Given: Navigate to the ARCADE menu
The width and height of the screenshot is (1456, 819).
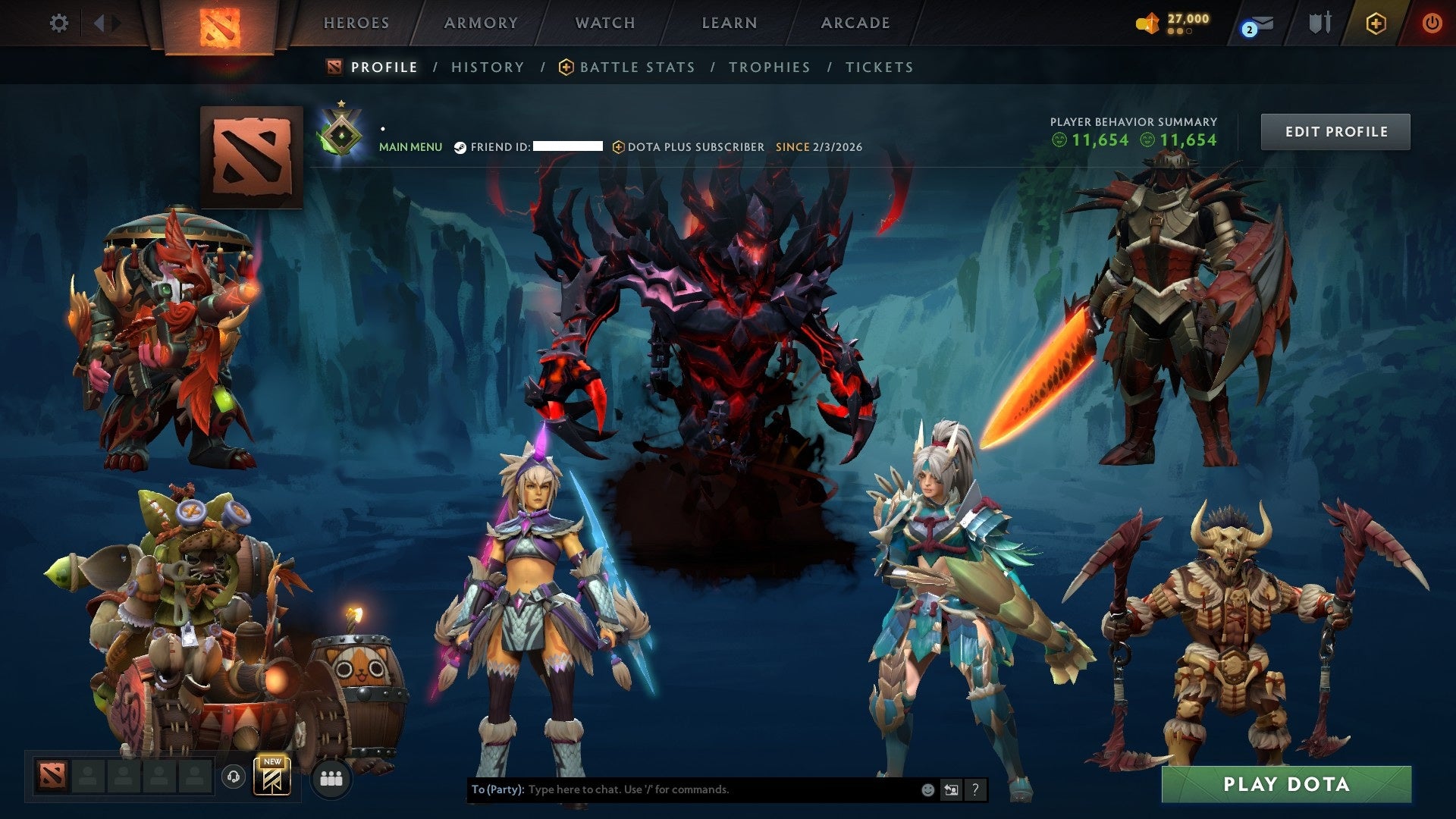Looking at the screenshot, I should (x=855, y=23).
